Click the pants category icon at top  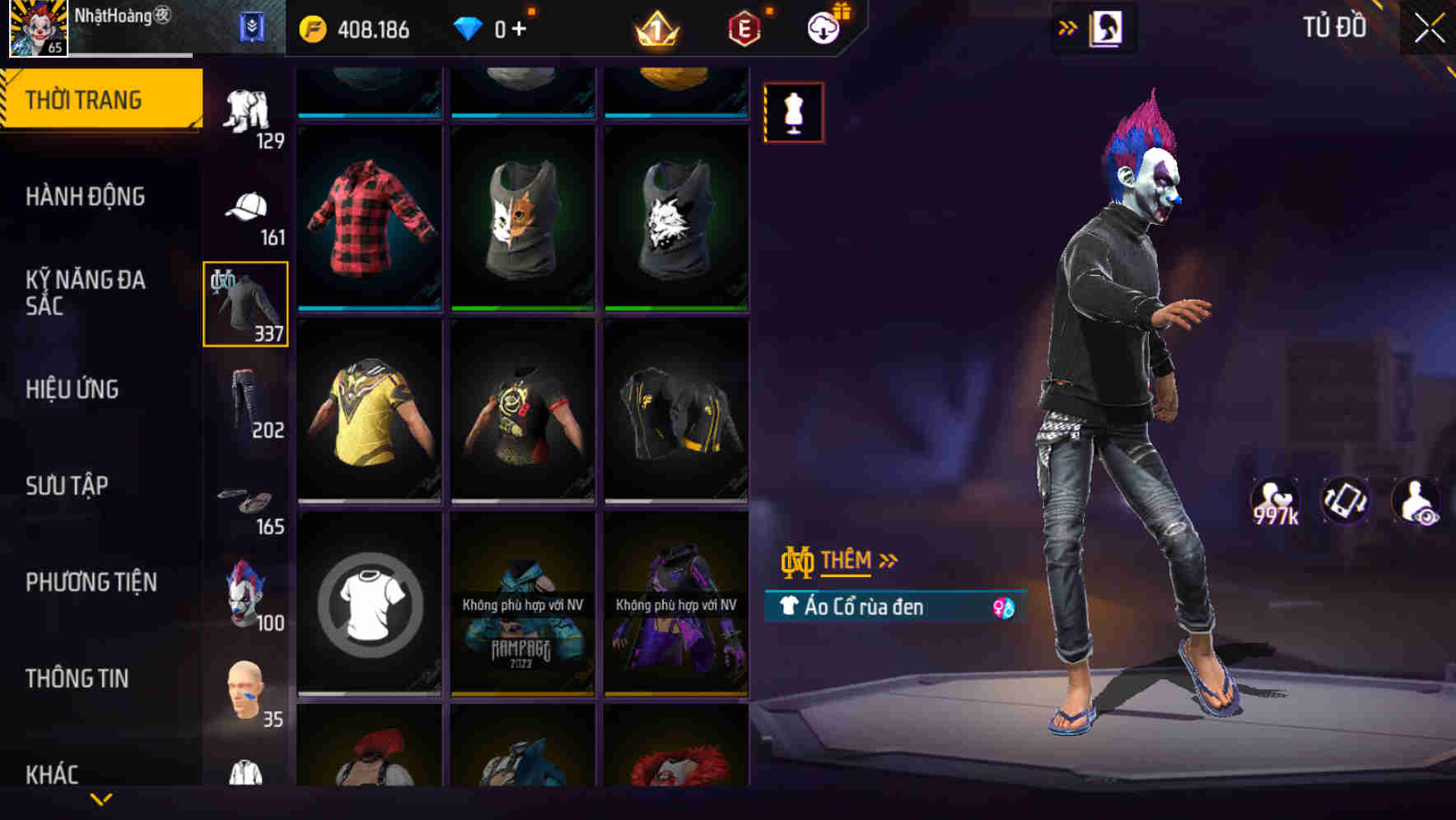point(245,107)
